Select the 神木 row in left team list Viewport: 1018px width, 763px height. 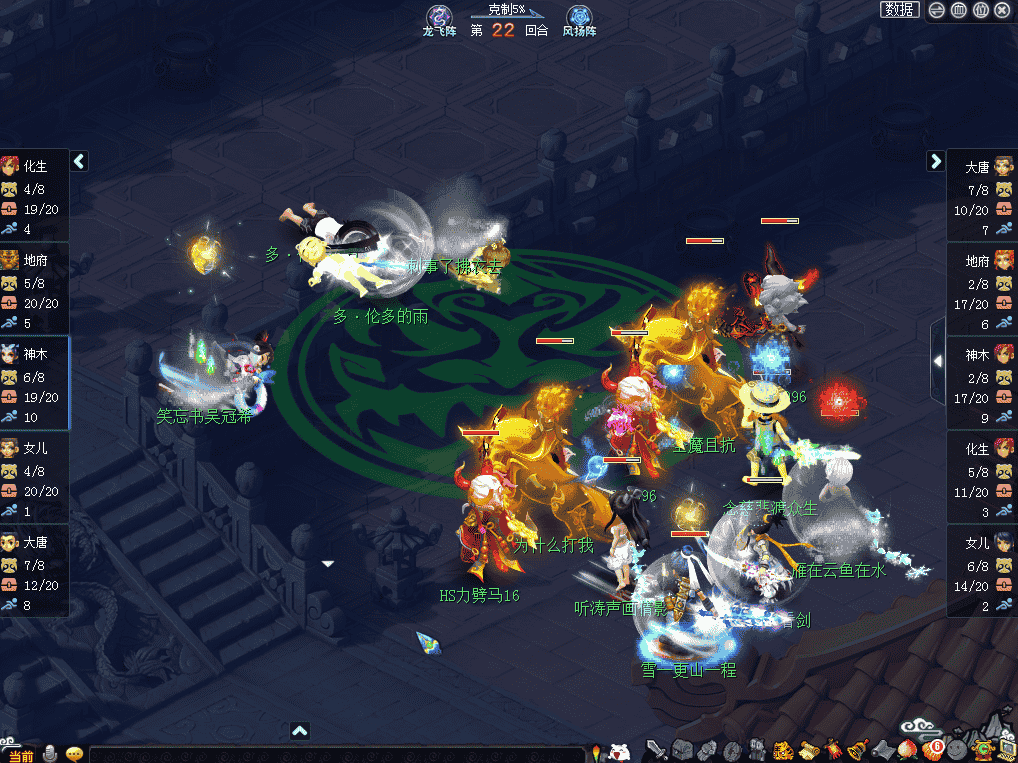[x=35, y=383]
